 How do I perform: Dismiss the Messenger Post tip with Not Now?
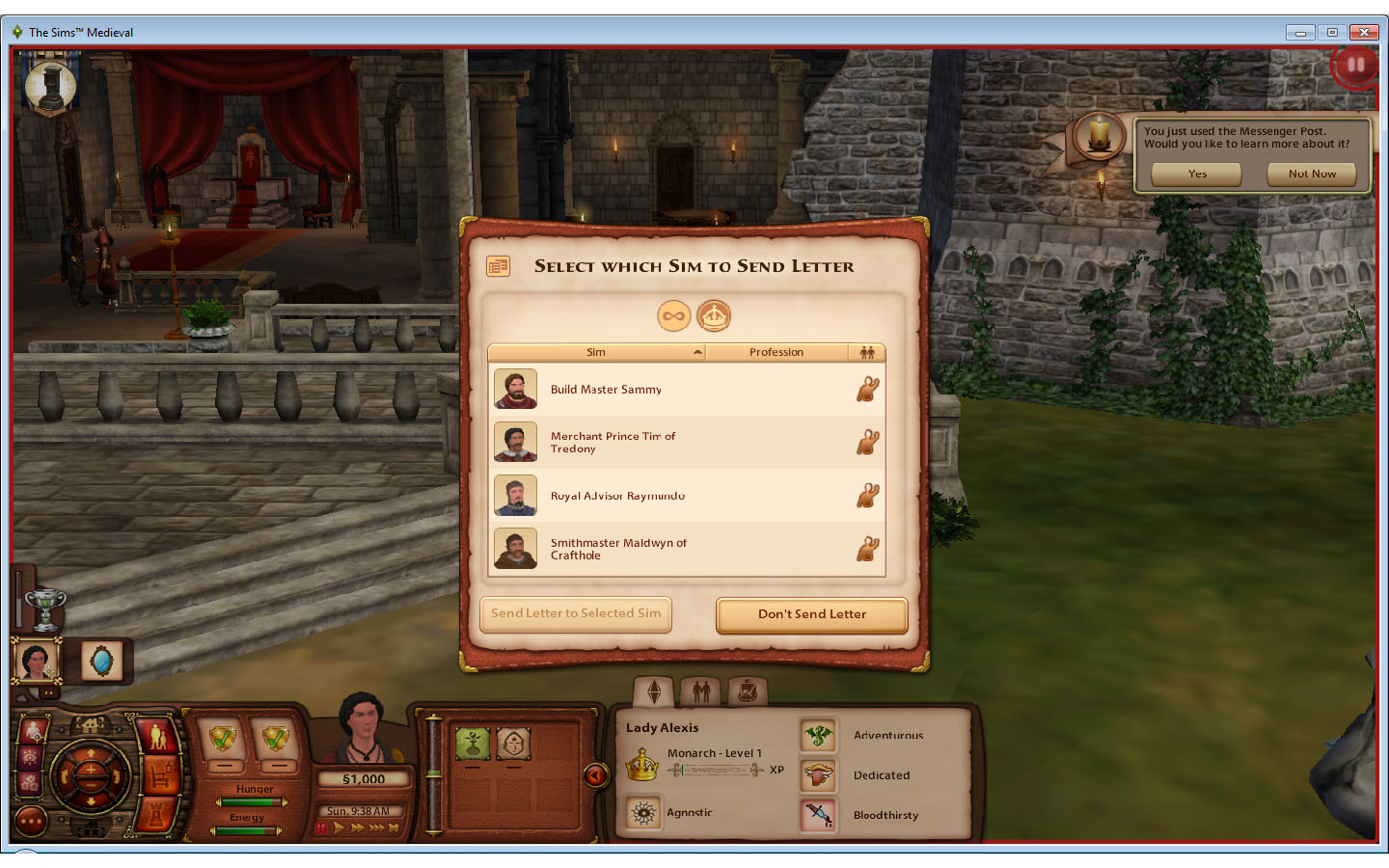pyautogui.click(x=1311, y=175)
